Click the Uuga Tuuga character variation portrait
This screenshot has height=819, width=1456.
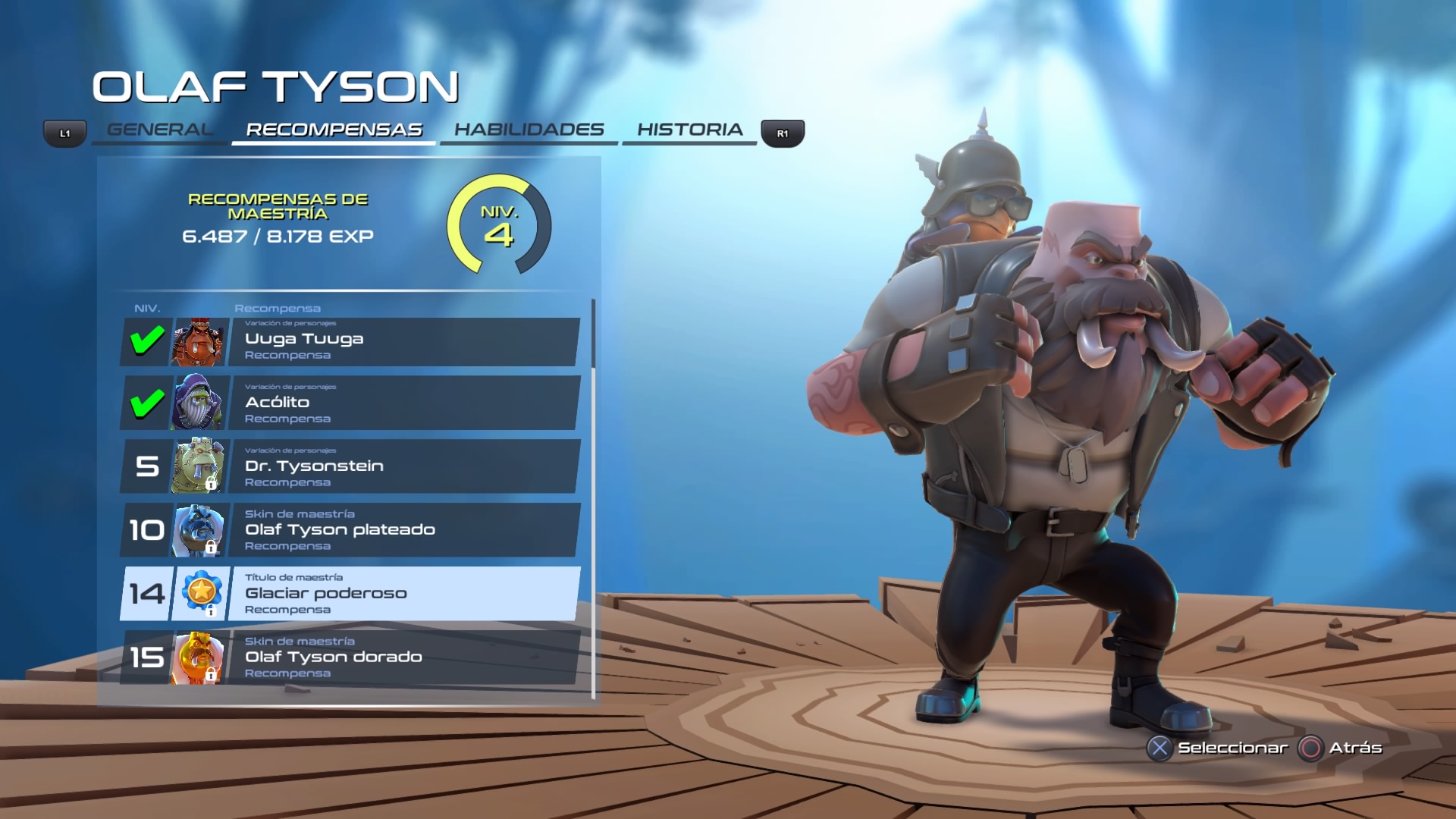(199, 339)
